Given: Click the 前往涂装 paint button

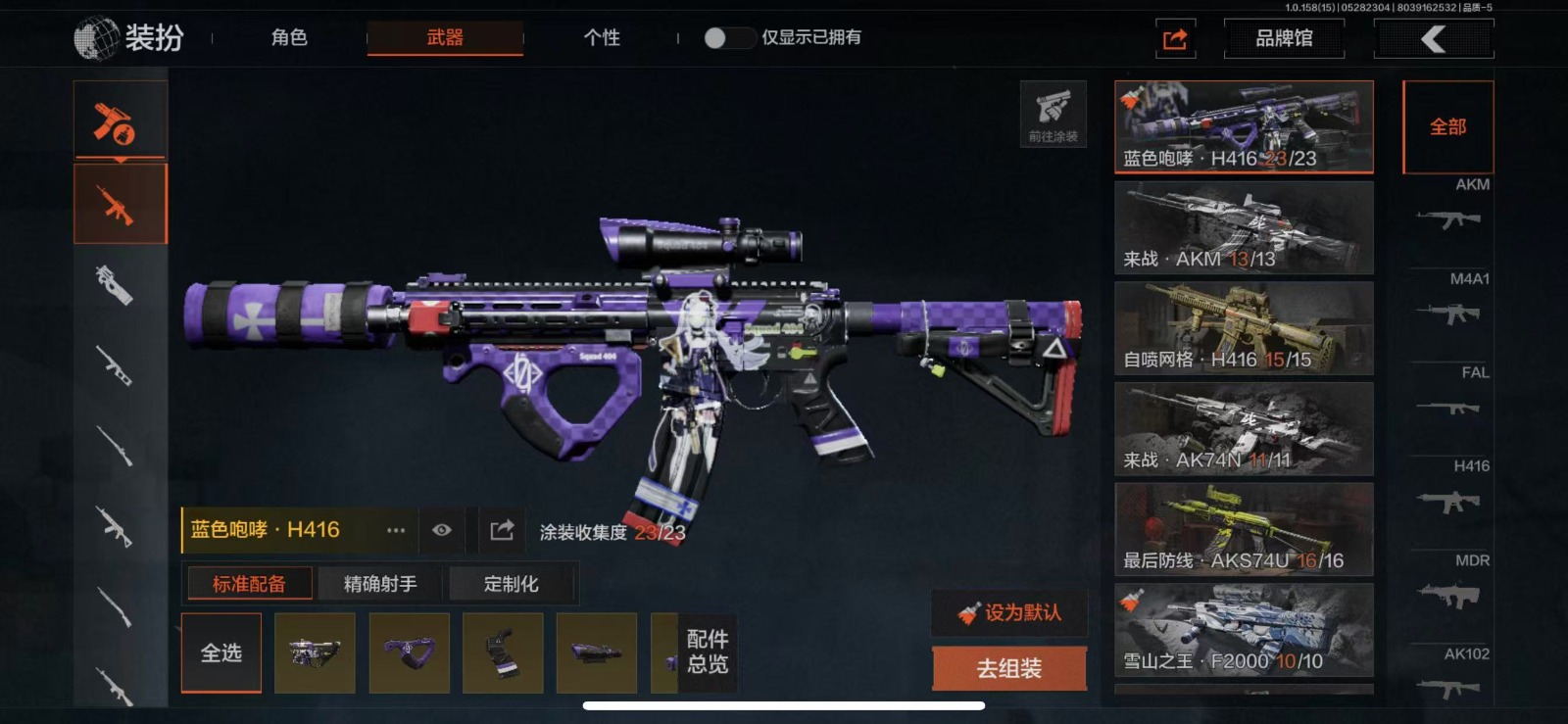Looking at the screenshot, I should coord(1053,114).
